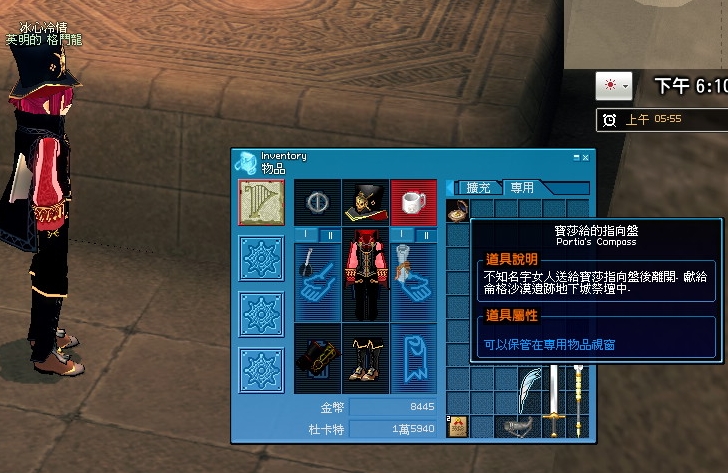Viewport: 728px width, 473px height.
Task: Switch to the 擴充 inventory tab
Action: point(479,187)
